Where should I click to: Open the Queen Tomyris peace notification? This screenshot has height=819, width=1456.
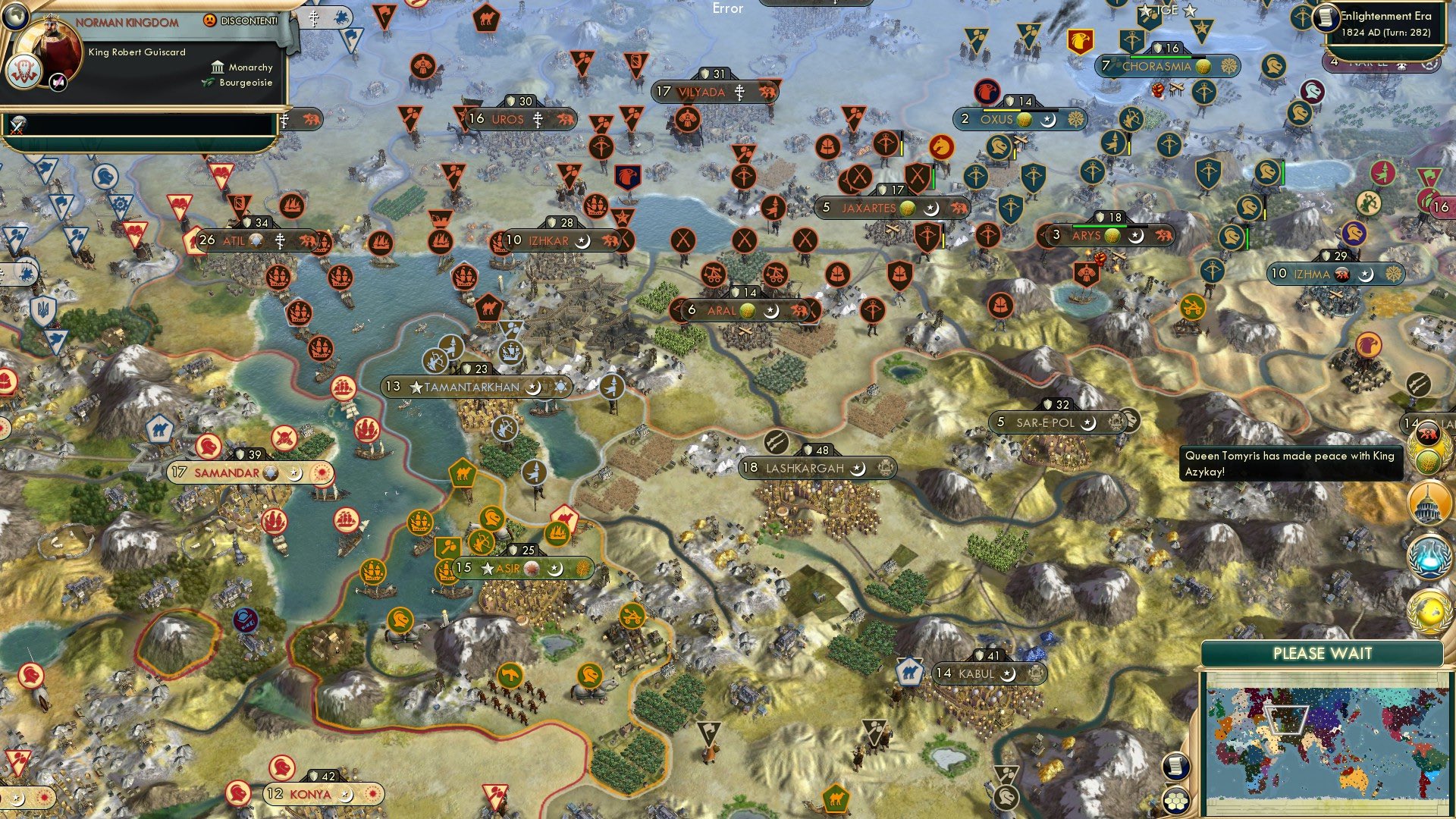click(1291, 463)
